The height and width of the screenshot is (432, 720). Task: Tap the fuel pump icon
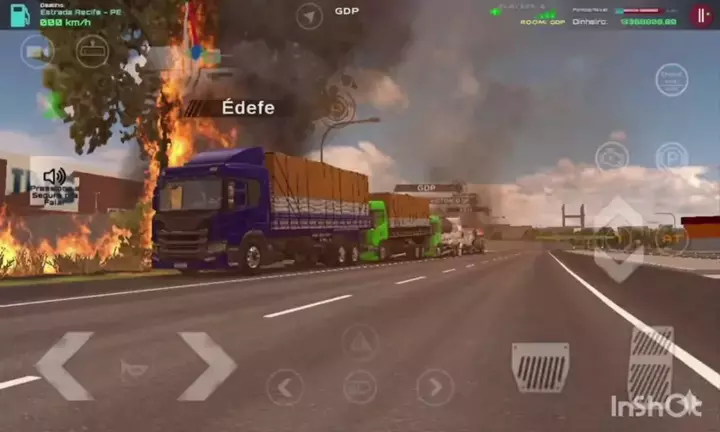(20, 14)
